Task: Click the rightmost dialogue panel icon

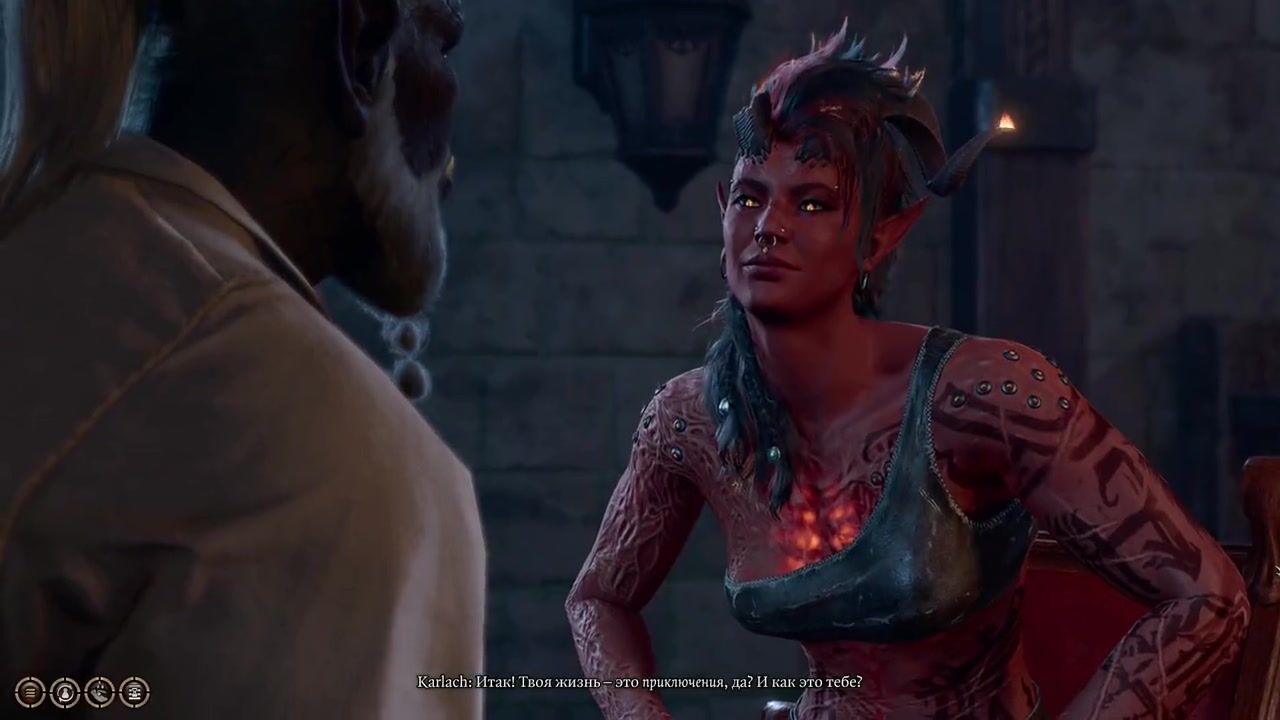Action: pyautogui.click(x=135, y=691)
